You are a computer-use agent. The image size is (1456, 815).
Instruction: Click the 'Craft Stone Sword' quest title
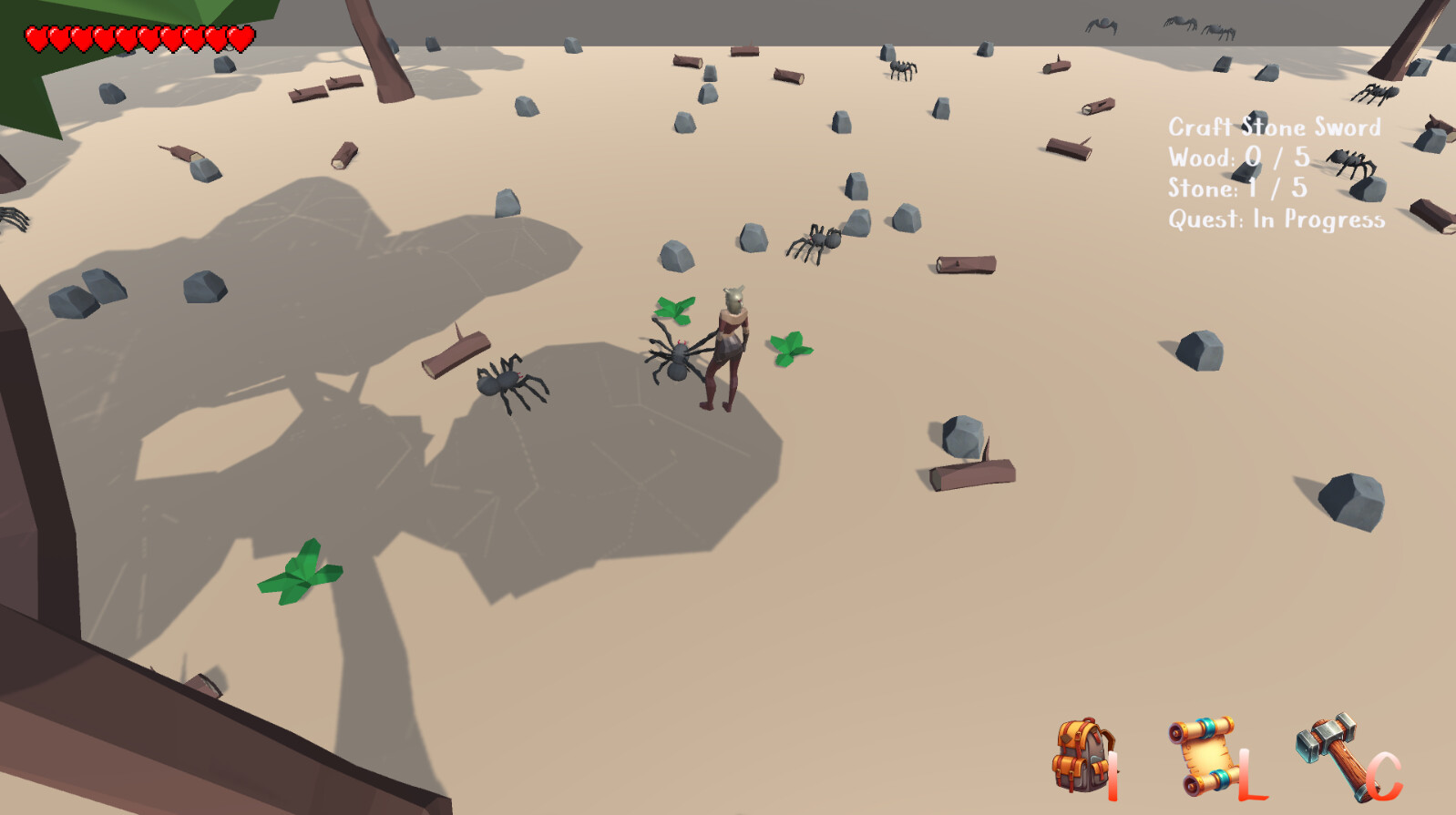[x=1276, y=127]
